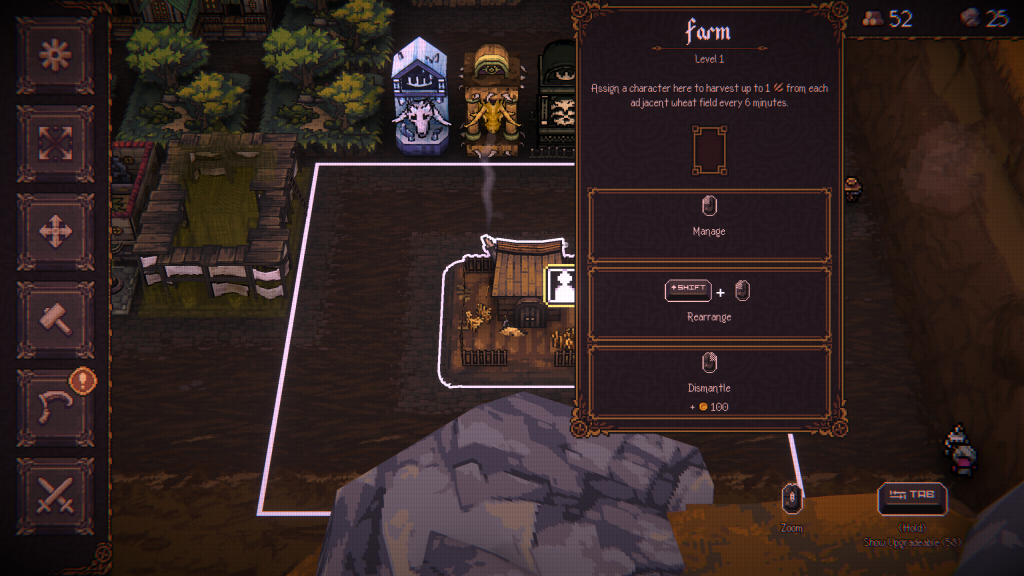Click the empty character slot in Farm panel
1024x576 pixels.
709,149
